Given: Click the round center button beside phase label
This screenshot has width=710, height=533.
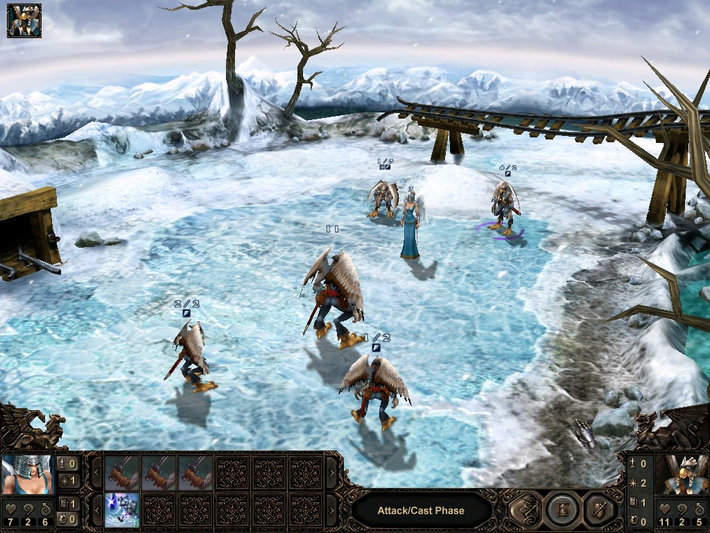Looking at the screenshot, I should (x=561, y=510).
